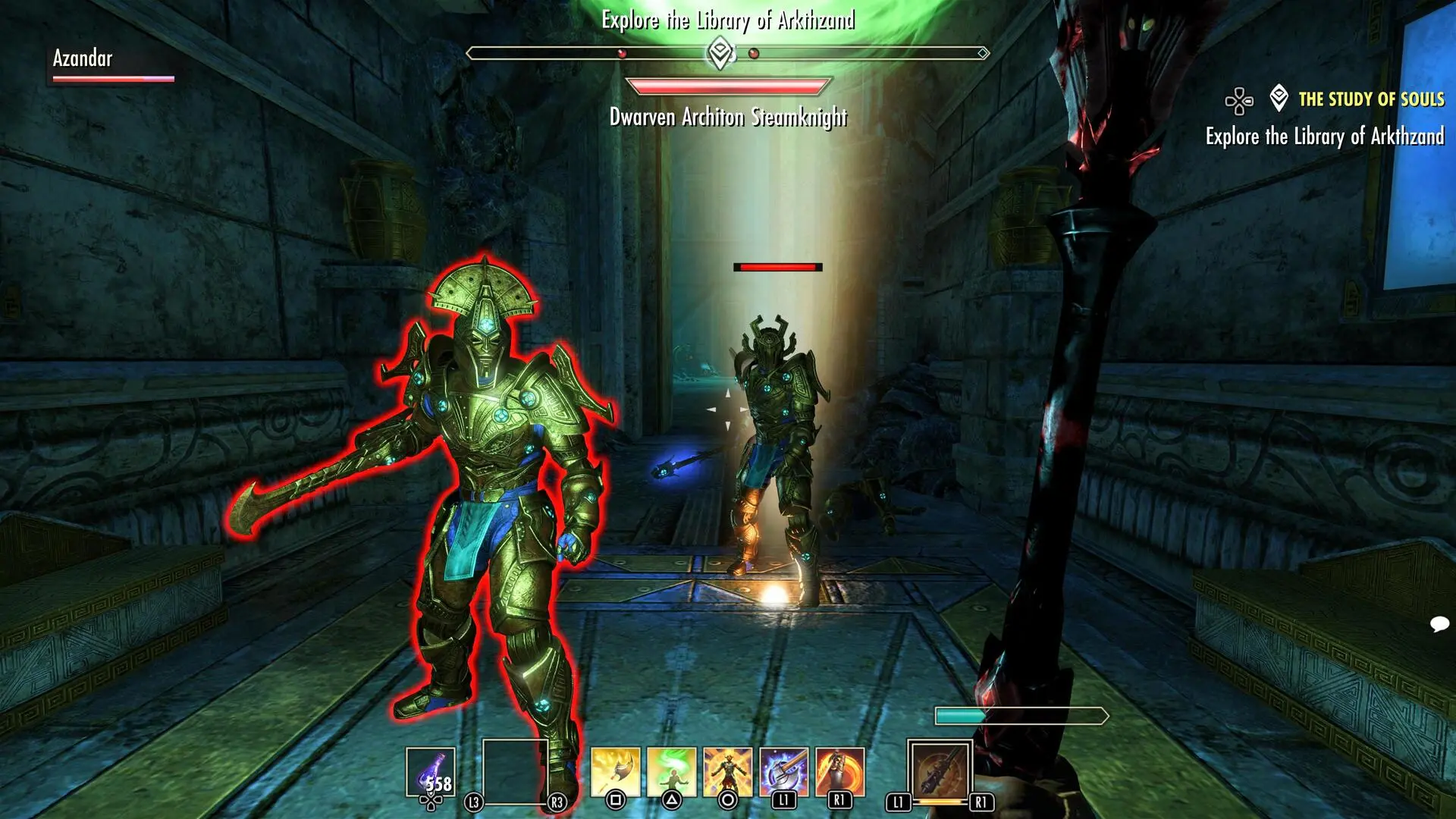Use the purple potion quickslot
The width and height of the screenshot is (1456, 819).
[x=431, y=772]
